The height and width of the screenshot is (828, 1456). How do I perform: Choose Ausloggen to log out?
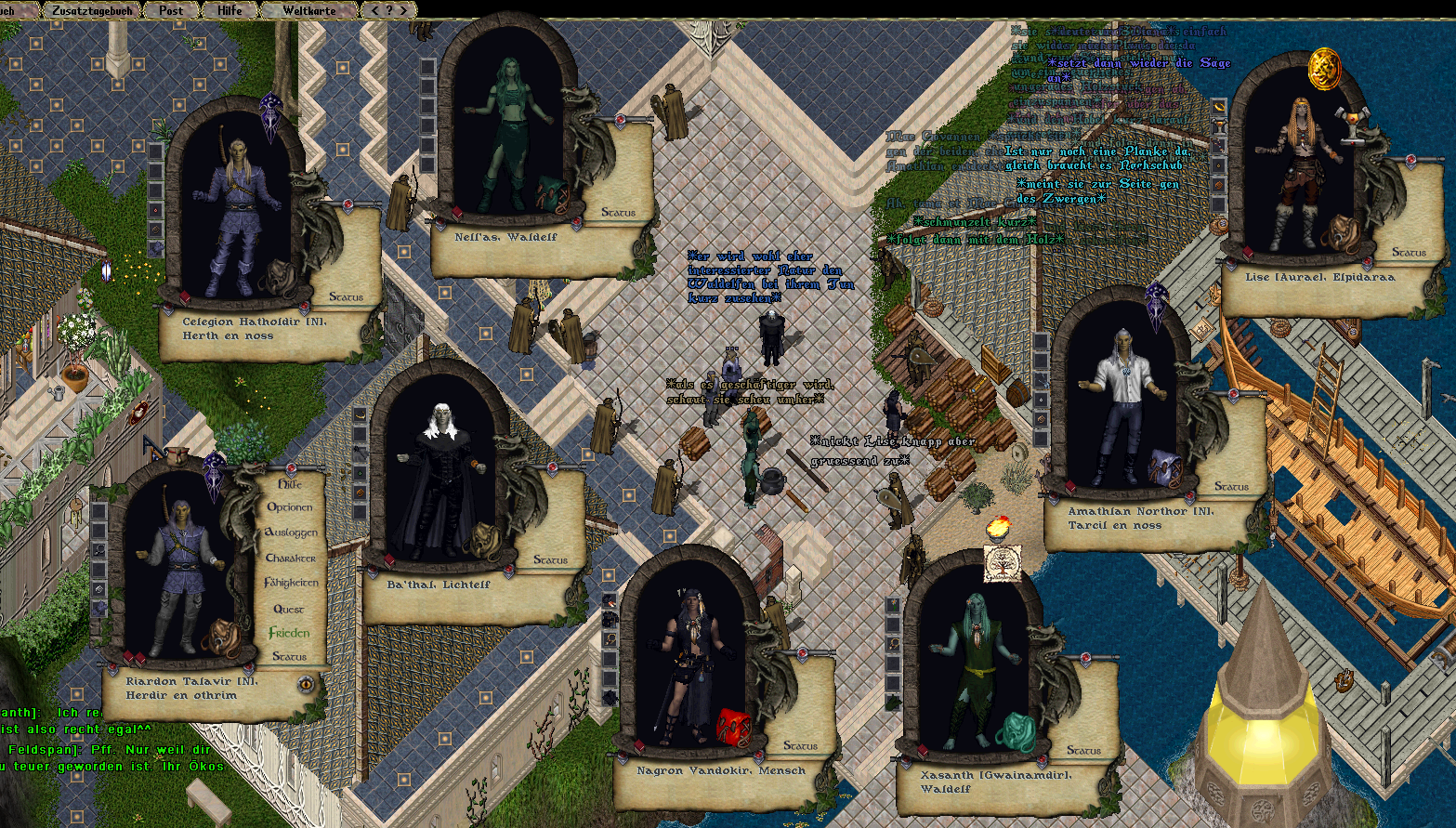pos(291,532)
